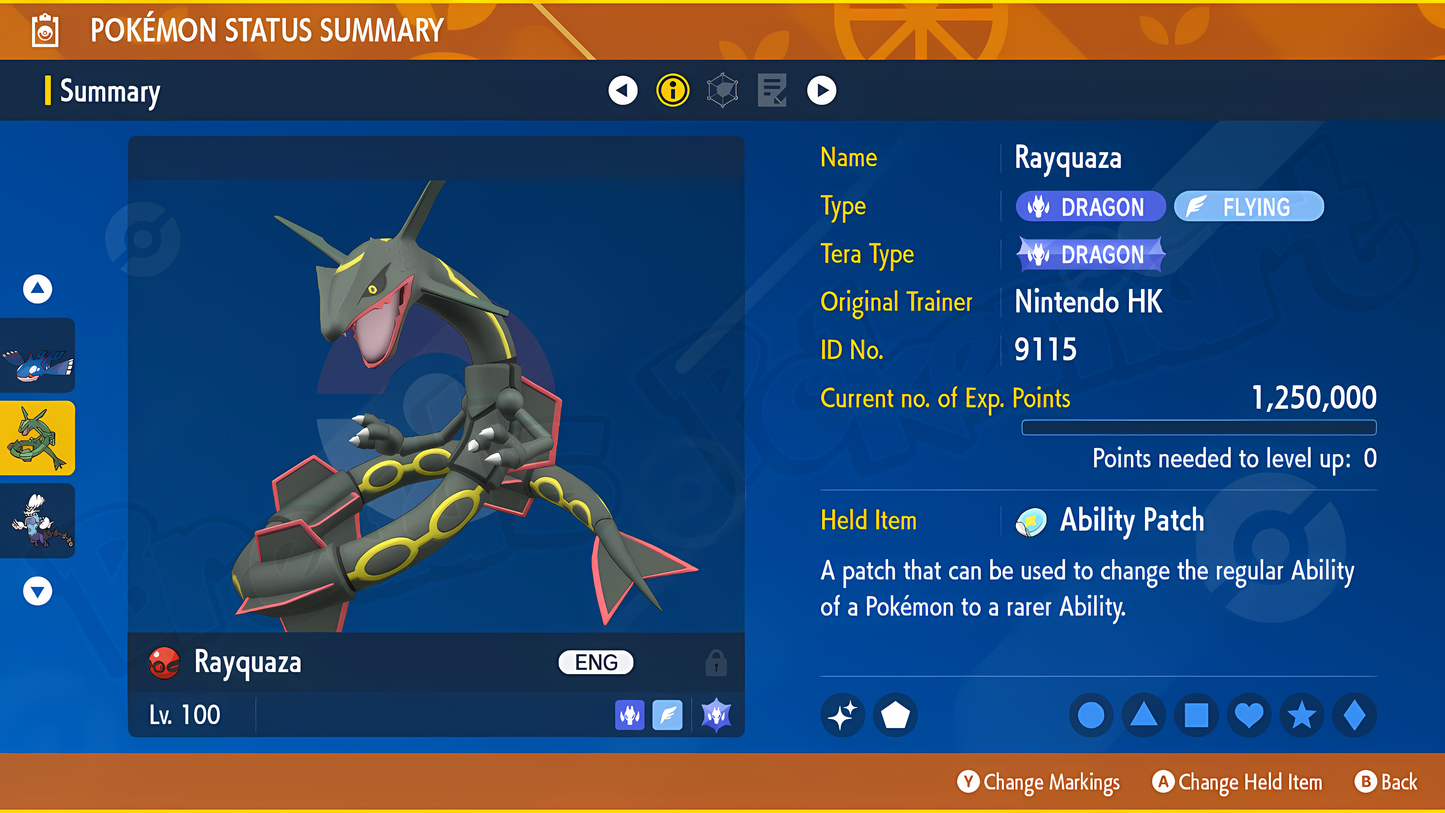This screenshot has width=1445, height=813.
Task: Click Change Markings option
Action: pyautogui.click(x=1038, y=782)
